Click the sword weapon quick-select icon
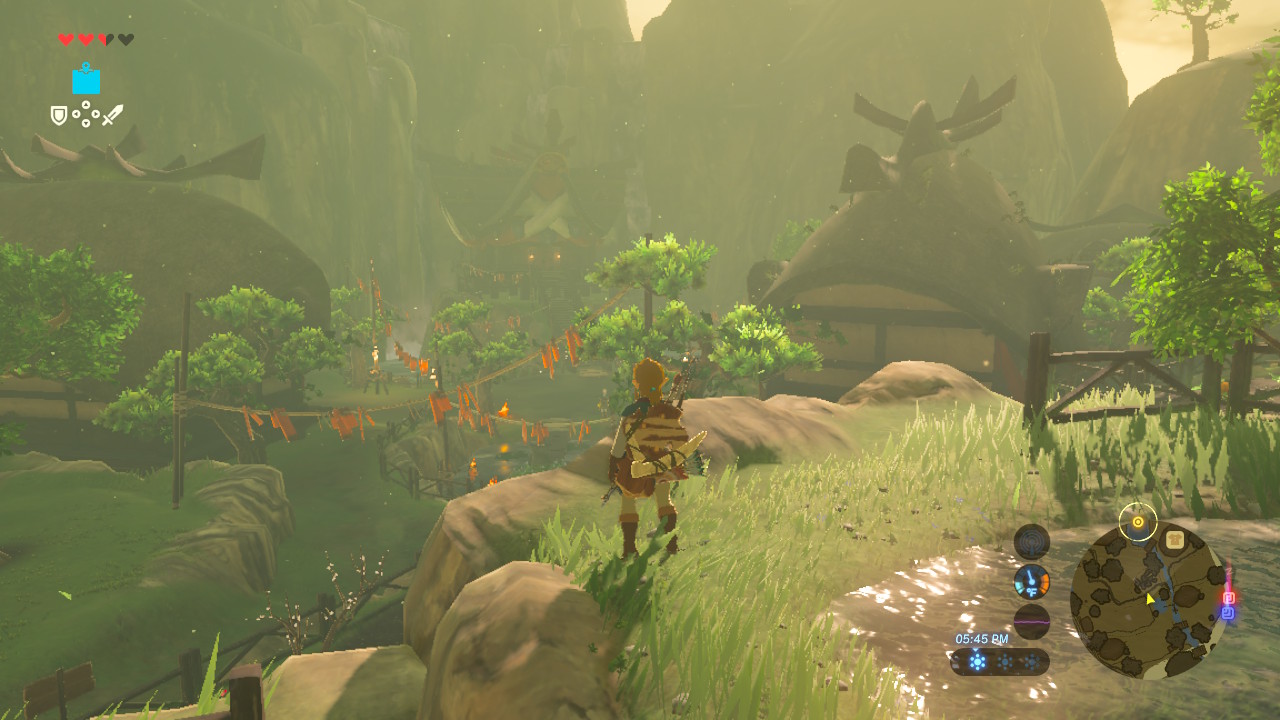This screenshot has width=1280, height=720. pyautogui.click(x=112, y=115)
